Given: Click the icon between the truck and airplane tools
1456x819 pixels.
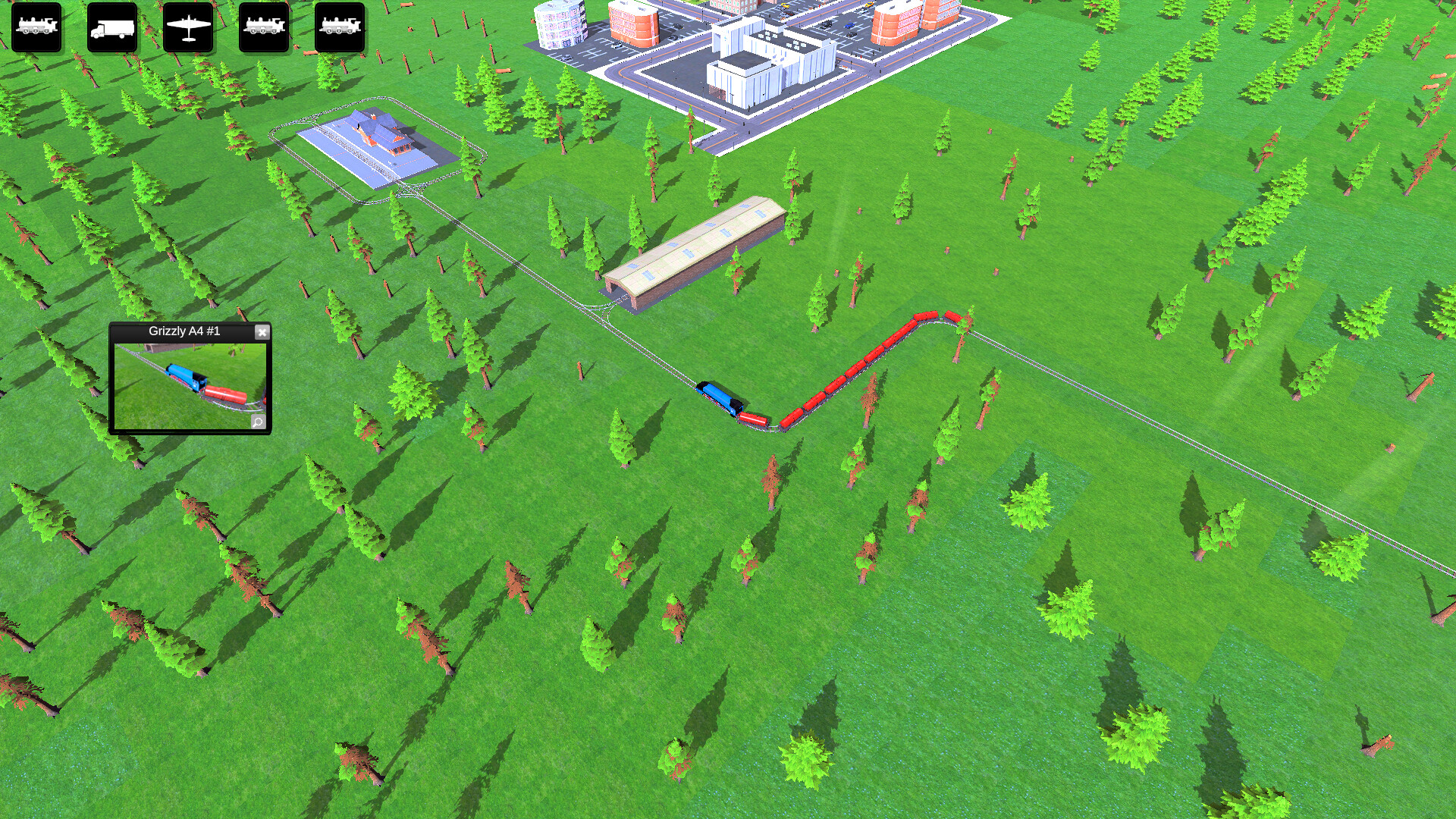Looking at the screenshot, I should tap(187, 27).
